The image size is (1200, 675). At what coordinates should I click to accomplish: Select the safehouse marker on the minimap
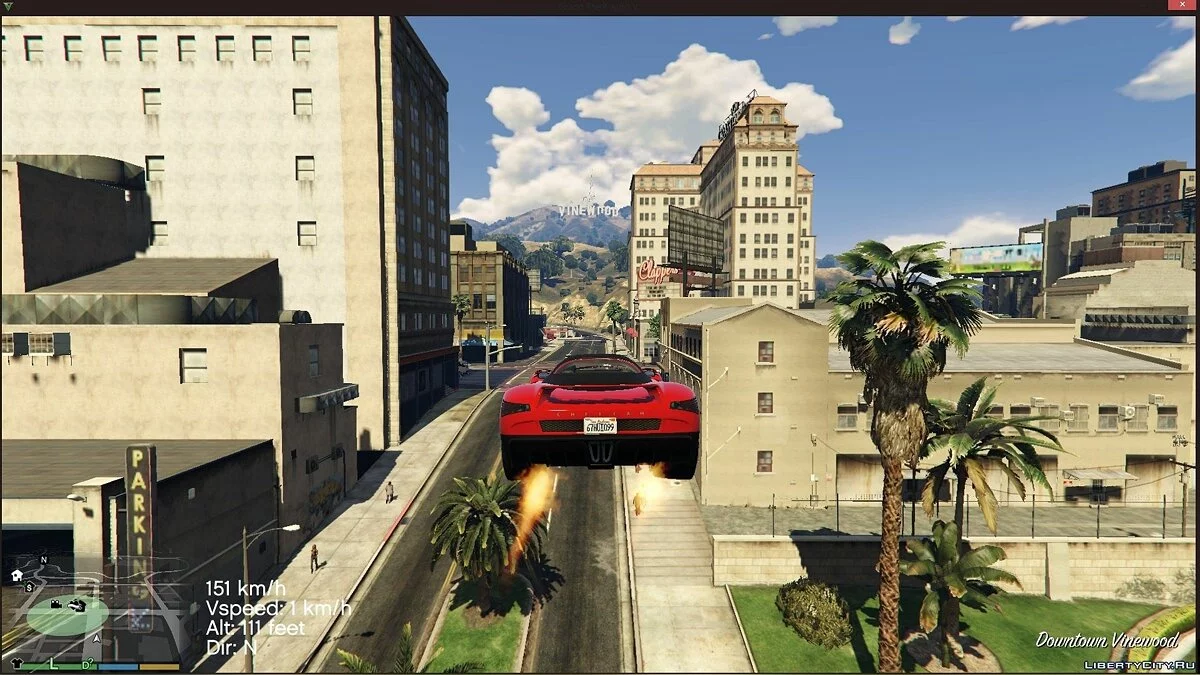click(x=17, y=575)
